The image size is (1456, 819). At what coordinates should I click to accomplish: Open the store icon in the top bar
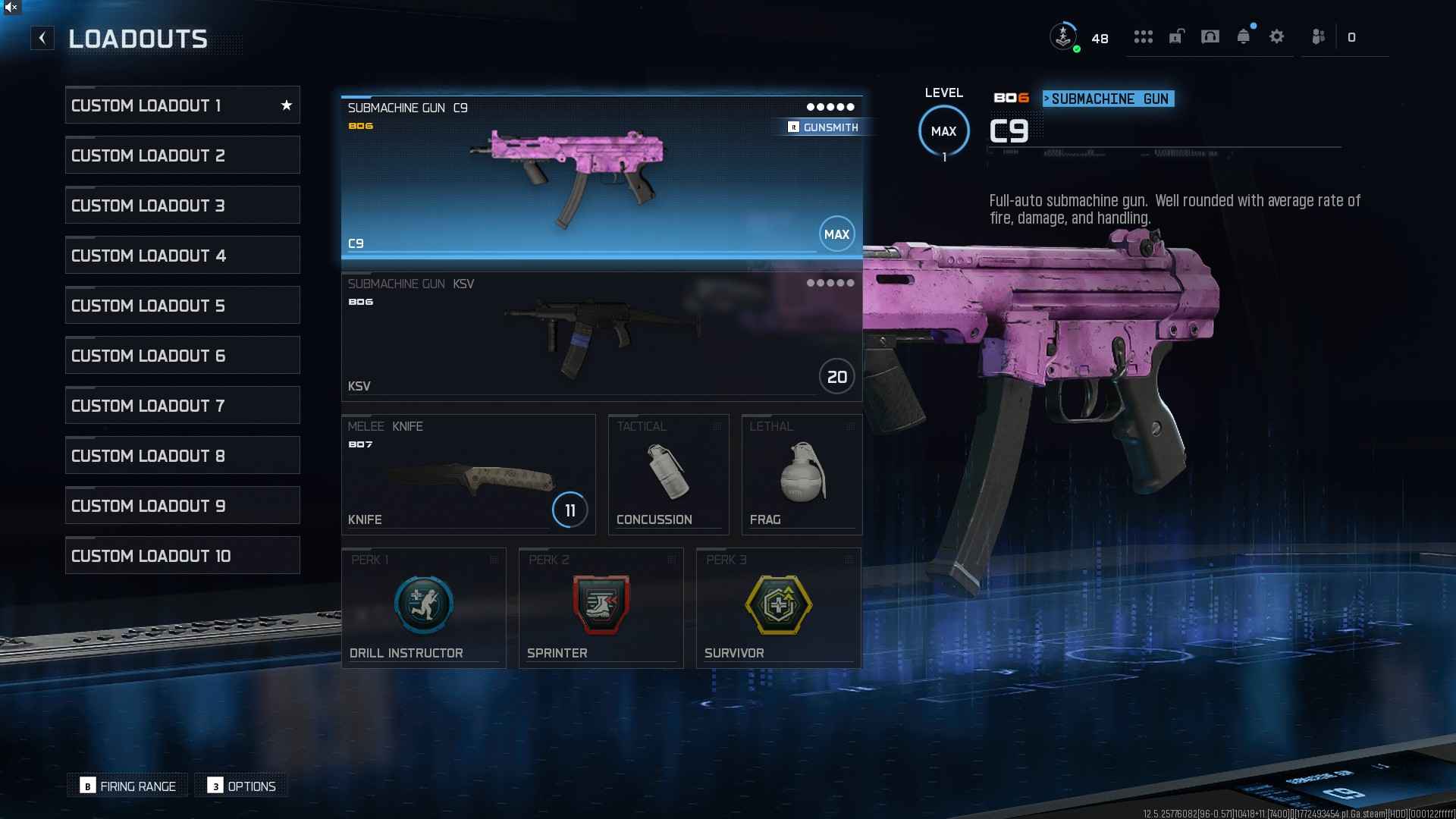(x=1210, y=36)
